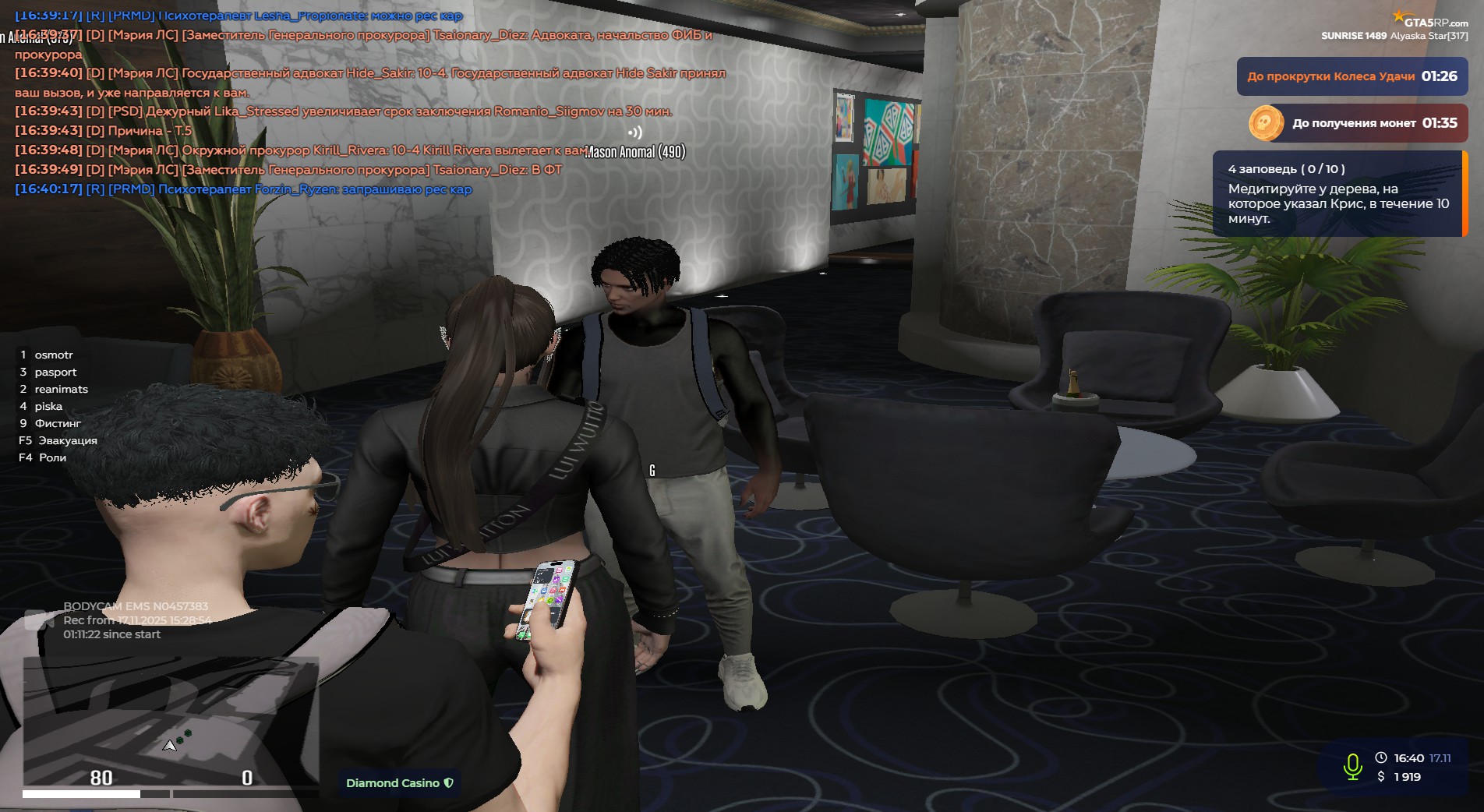
Task: Select the osmotr quick action entry
Action: click(x=53, y=355)
